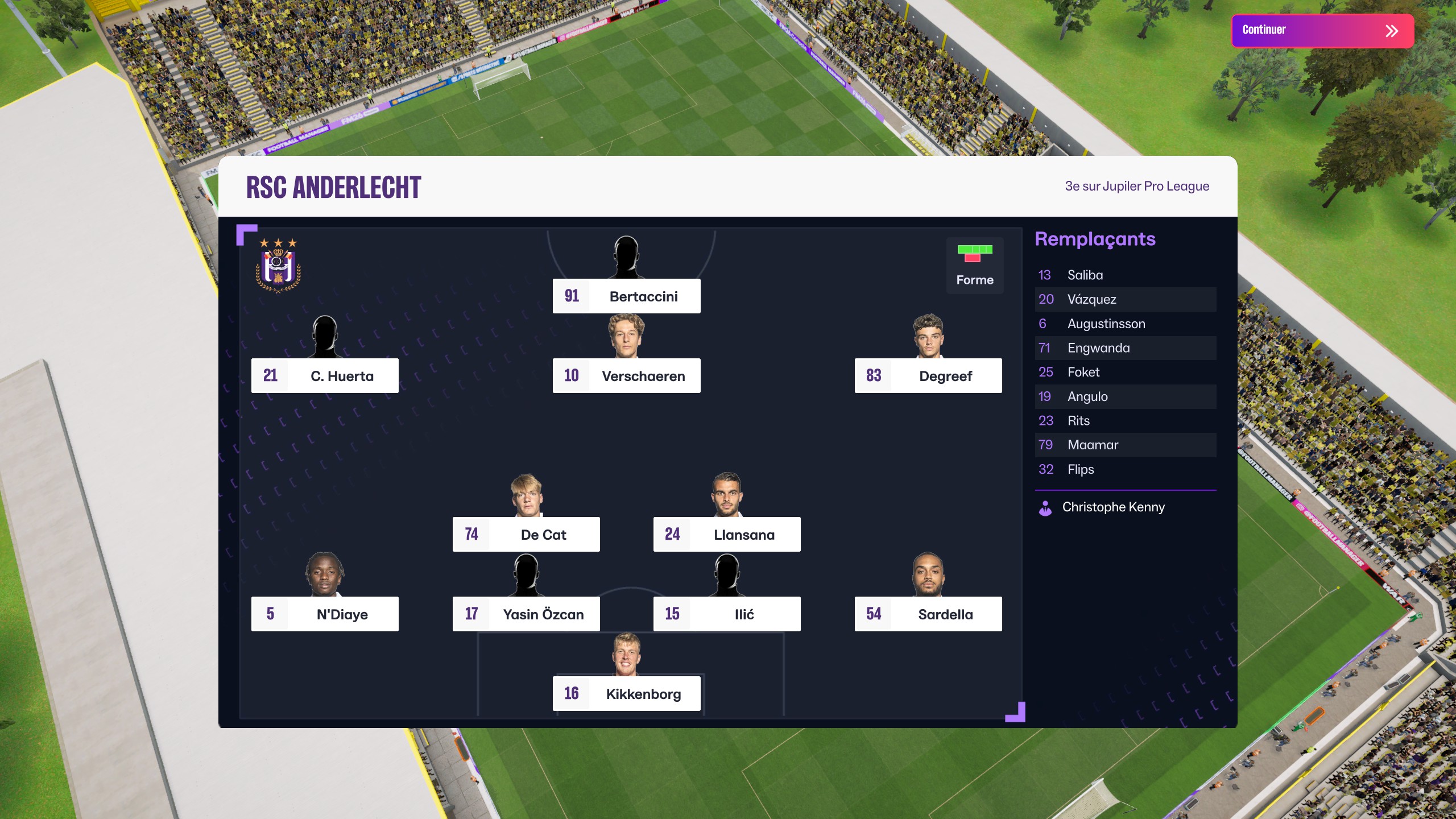Choose C. Huerta's number 21 card
Image resolution: width=1456 pixels, height=819 pixels.
[325, 375]
